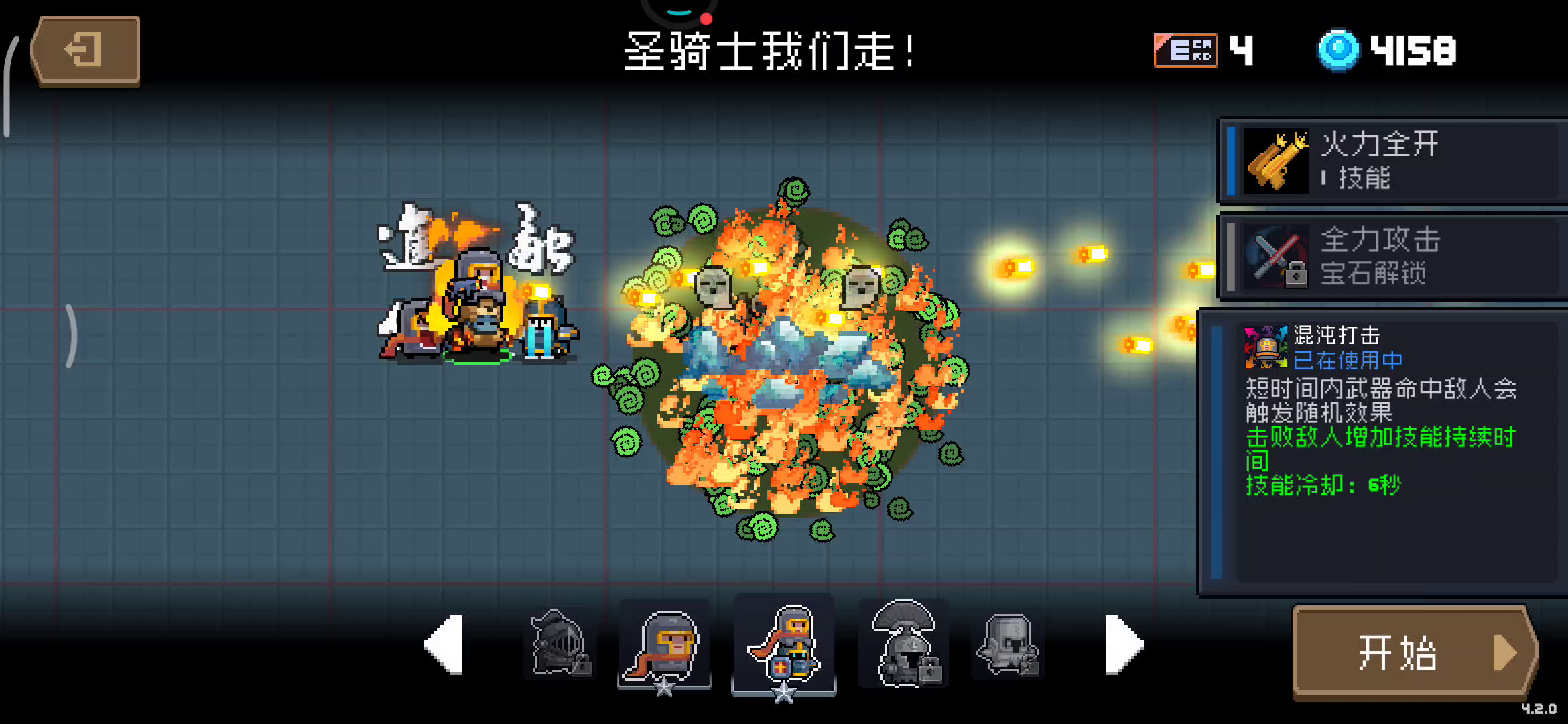Switch to the helmeted knight character
The height and width of the screenshot is (724, 1568).
pos(665,647)
